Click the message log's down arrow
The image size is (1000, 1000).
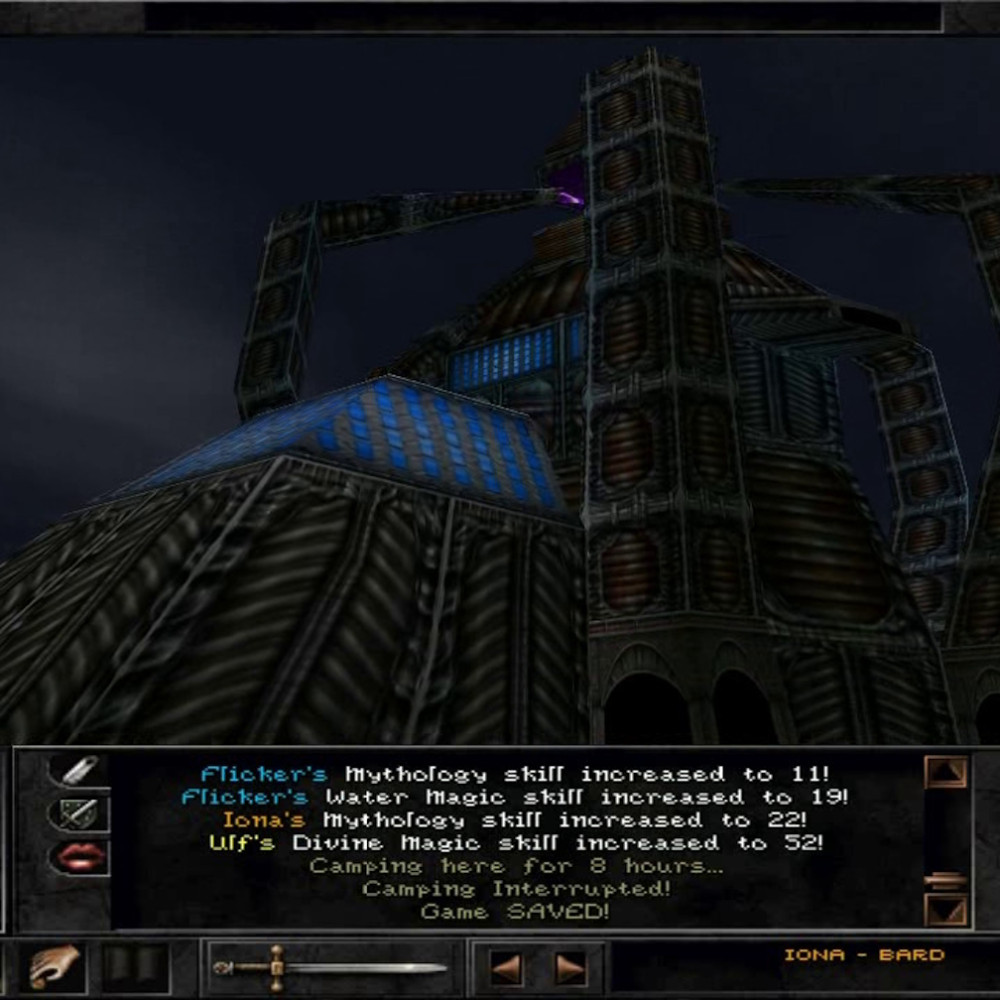945,909
